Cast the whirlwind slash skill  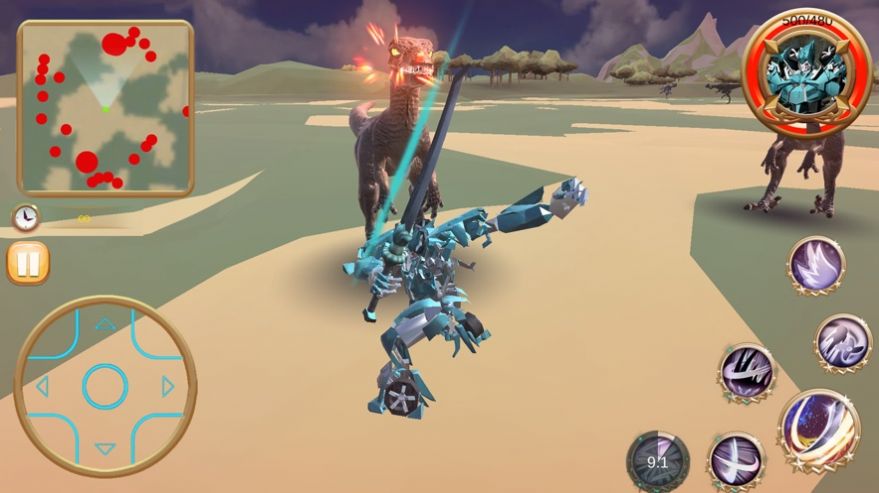(747, 372)
